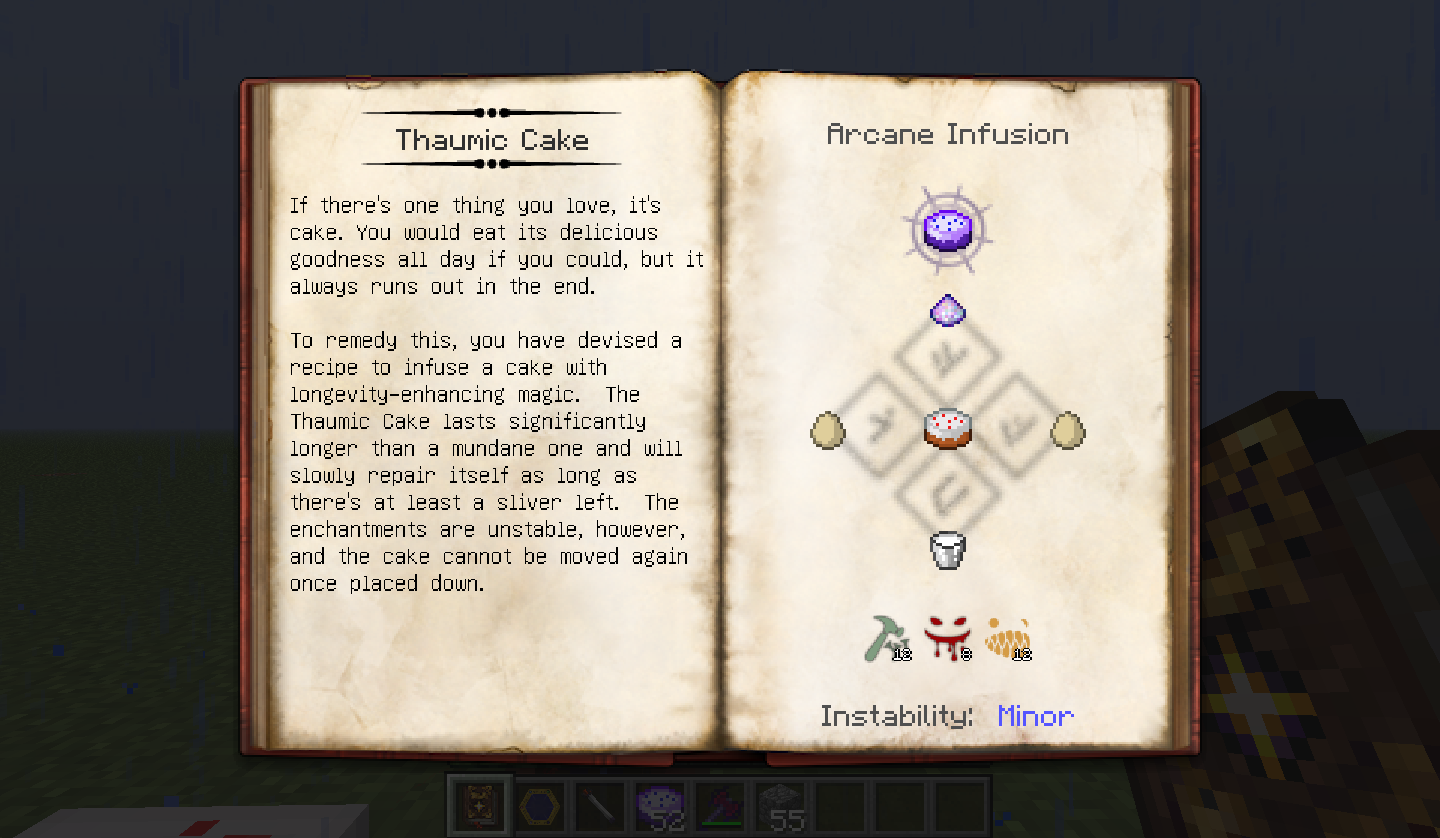Select the stack of 55 cobblestone
The width and height of the screenshot is (1440, 838).
[x=781, y=804]
